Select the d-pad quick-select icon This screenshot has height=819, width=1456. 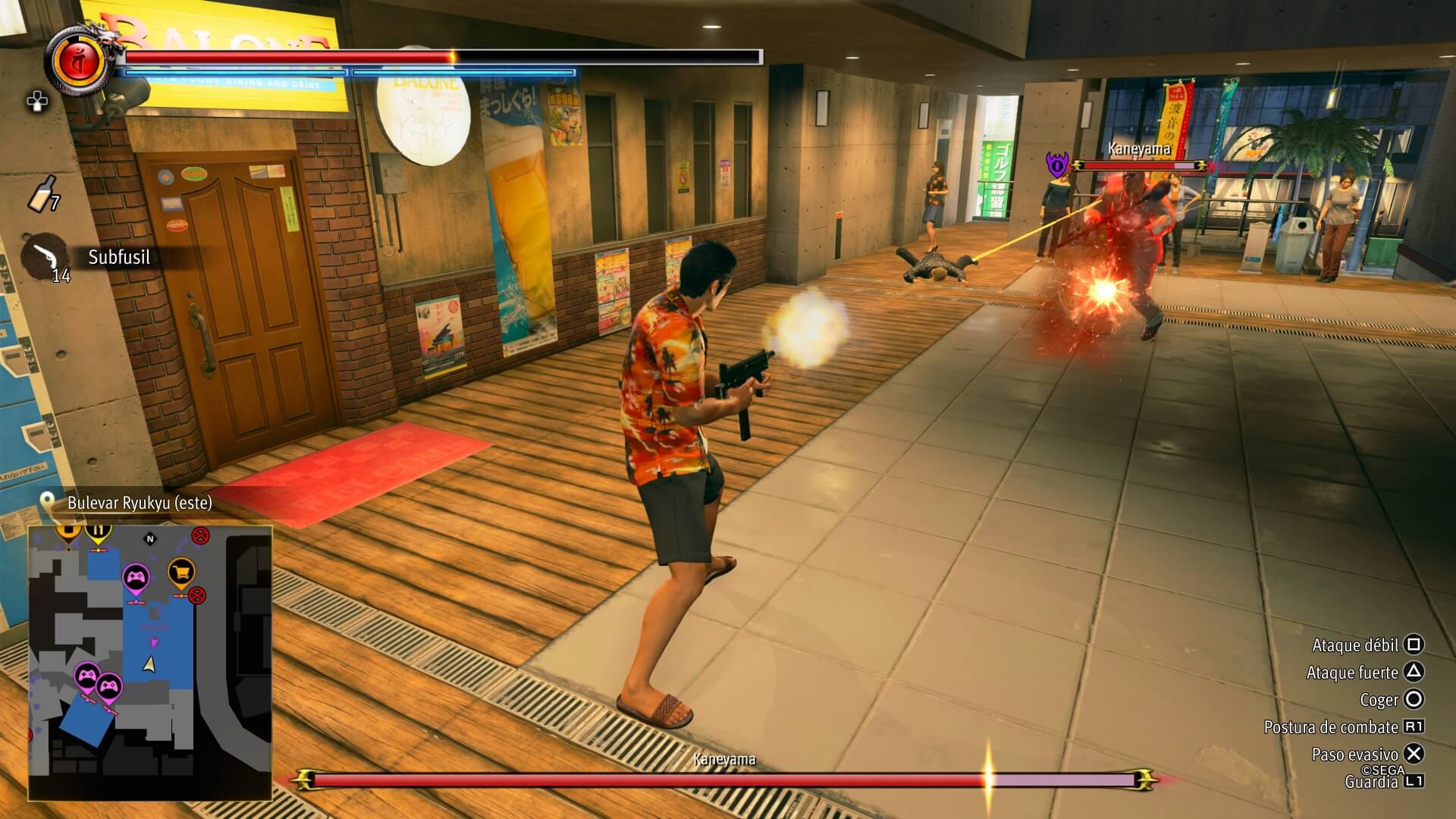point(36,102)
